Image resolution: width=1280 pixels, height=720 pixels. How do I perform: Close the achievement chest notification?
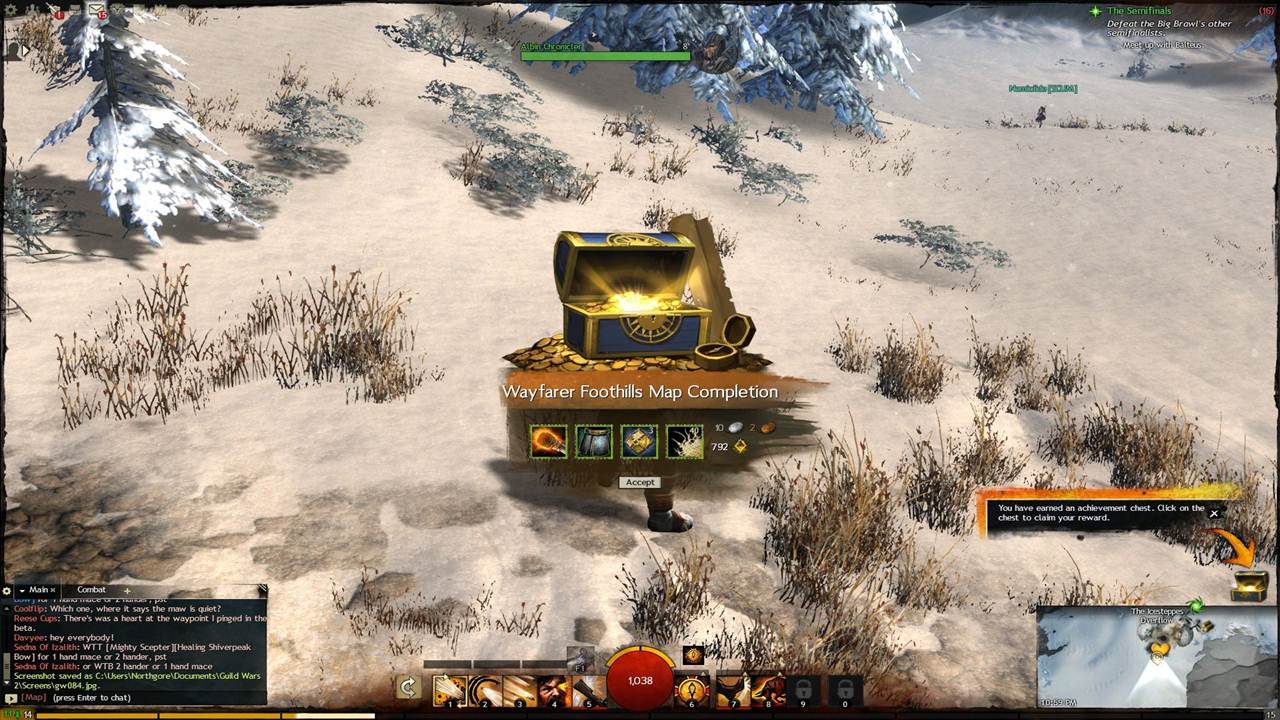click(1214, 514)
